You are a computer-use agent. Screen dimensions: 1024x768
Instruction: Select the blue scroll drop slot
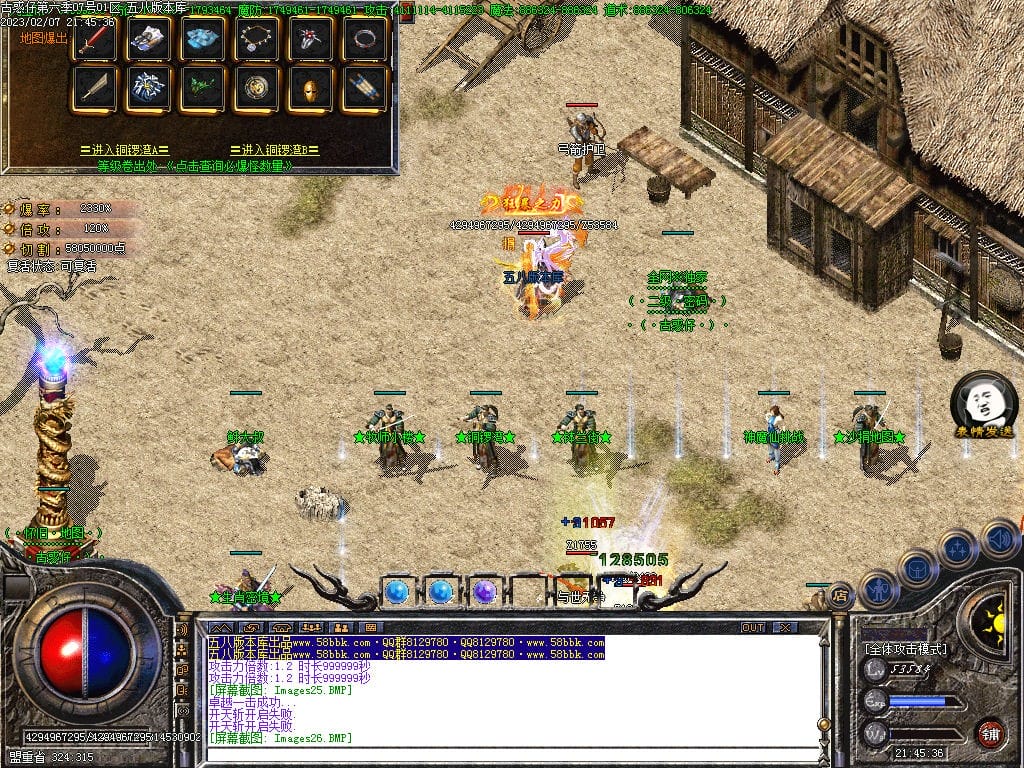pyautogui.click(x=364, y=89)
